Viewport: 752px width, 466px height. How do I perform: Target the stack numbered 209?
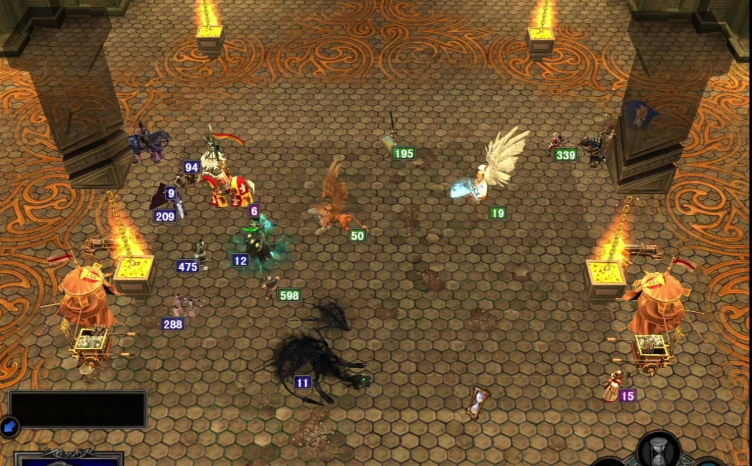162,200
